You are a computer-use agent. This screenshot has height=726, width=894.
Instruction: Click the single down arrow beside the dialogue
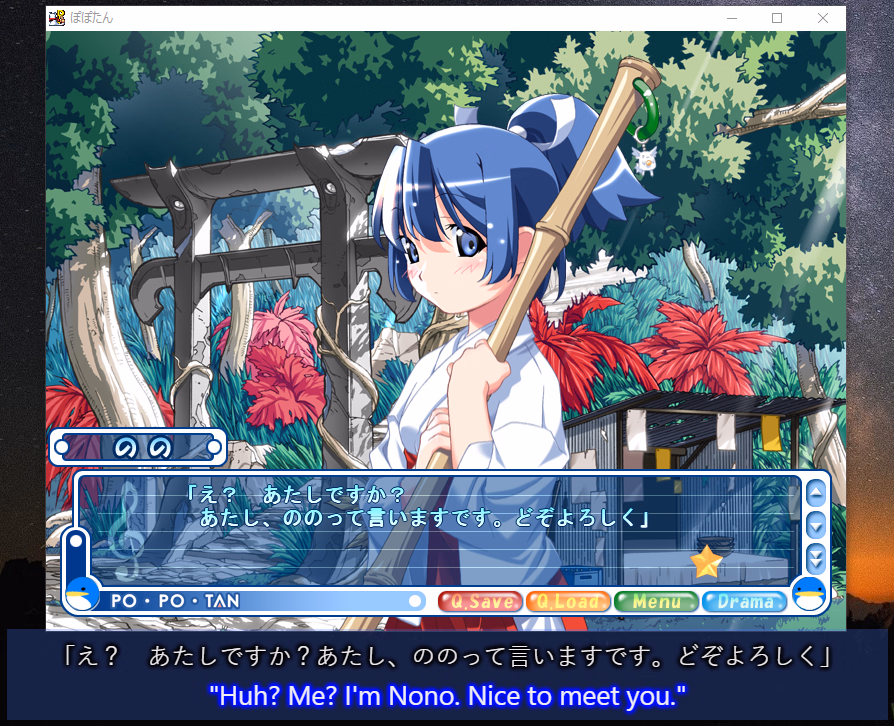(815, 524)
